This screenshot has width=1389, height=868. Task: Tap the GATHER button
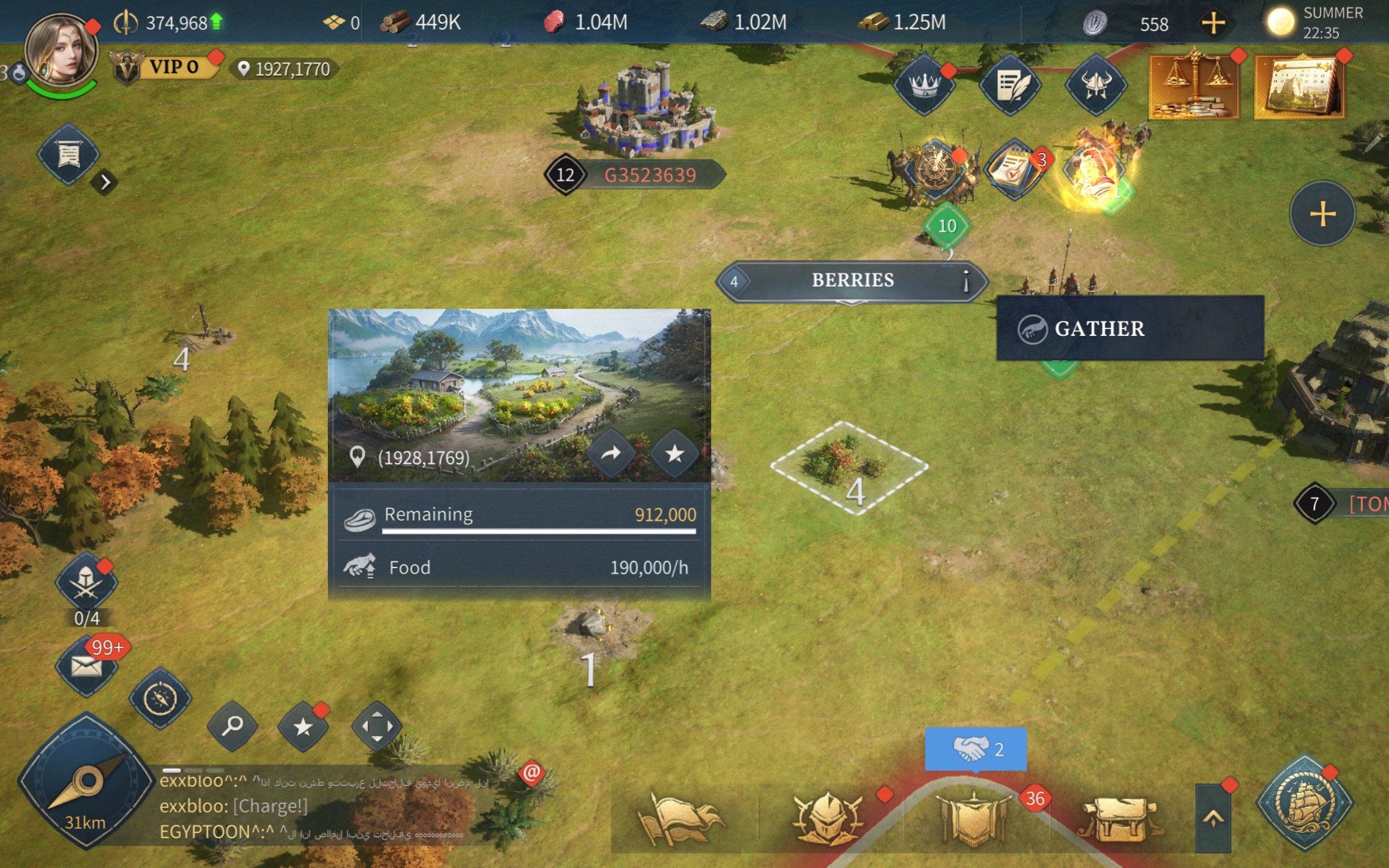(1130, 328)
